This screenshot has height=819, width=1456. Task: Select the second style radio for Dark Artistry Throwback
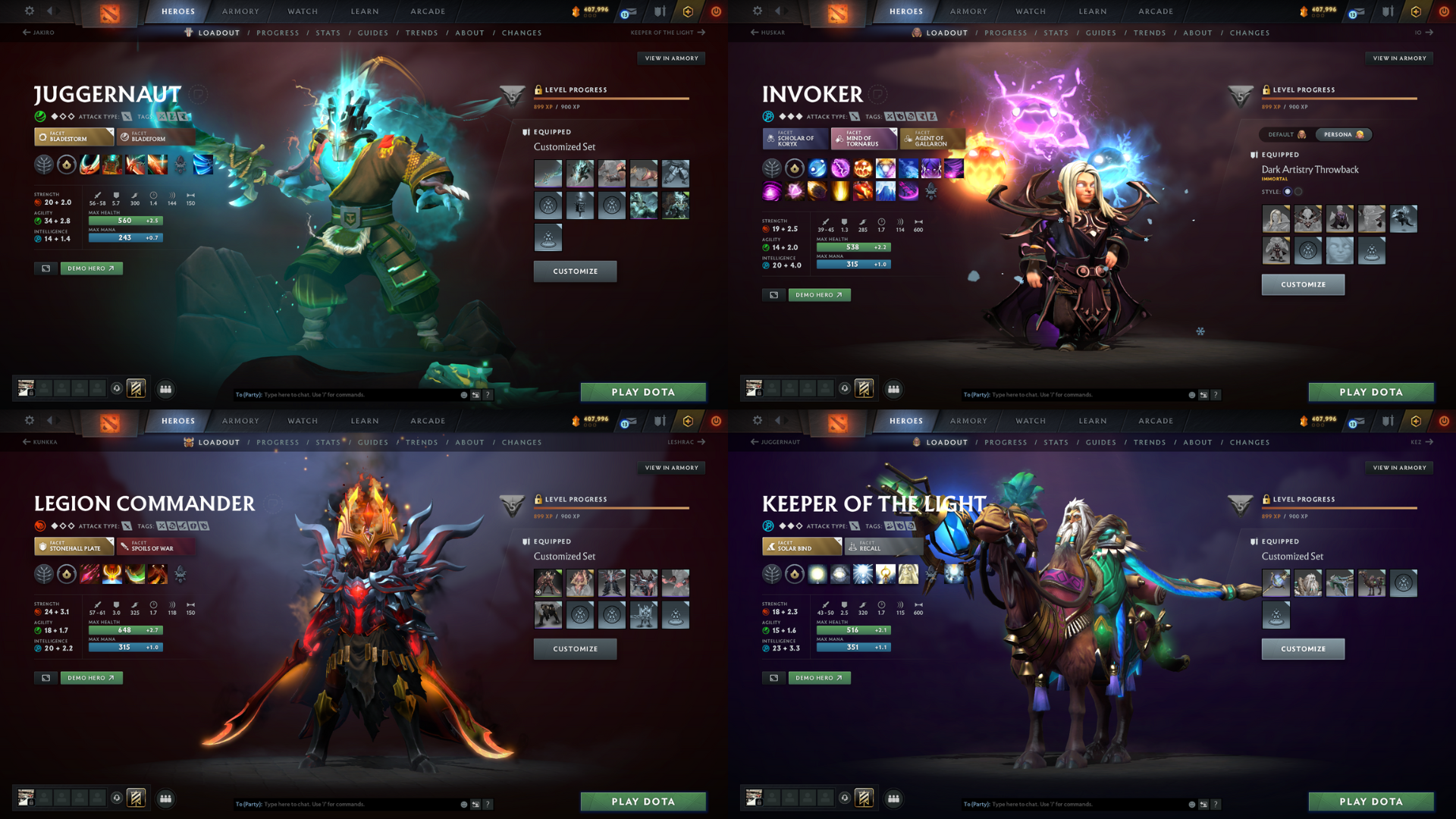click(1299, 192)
